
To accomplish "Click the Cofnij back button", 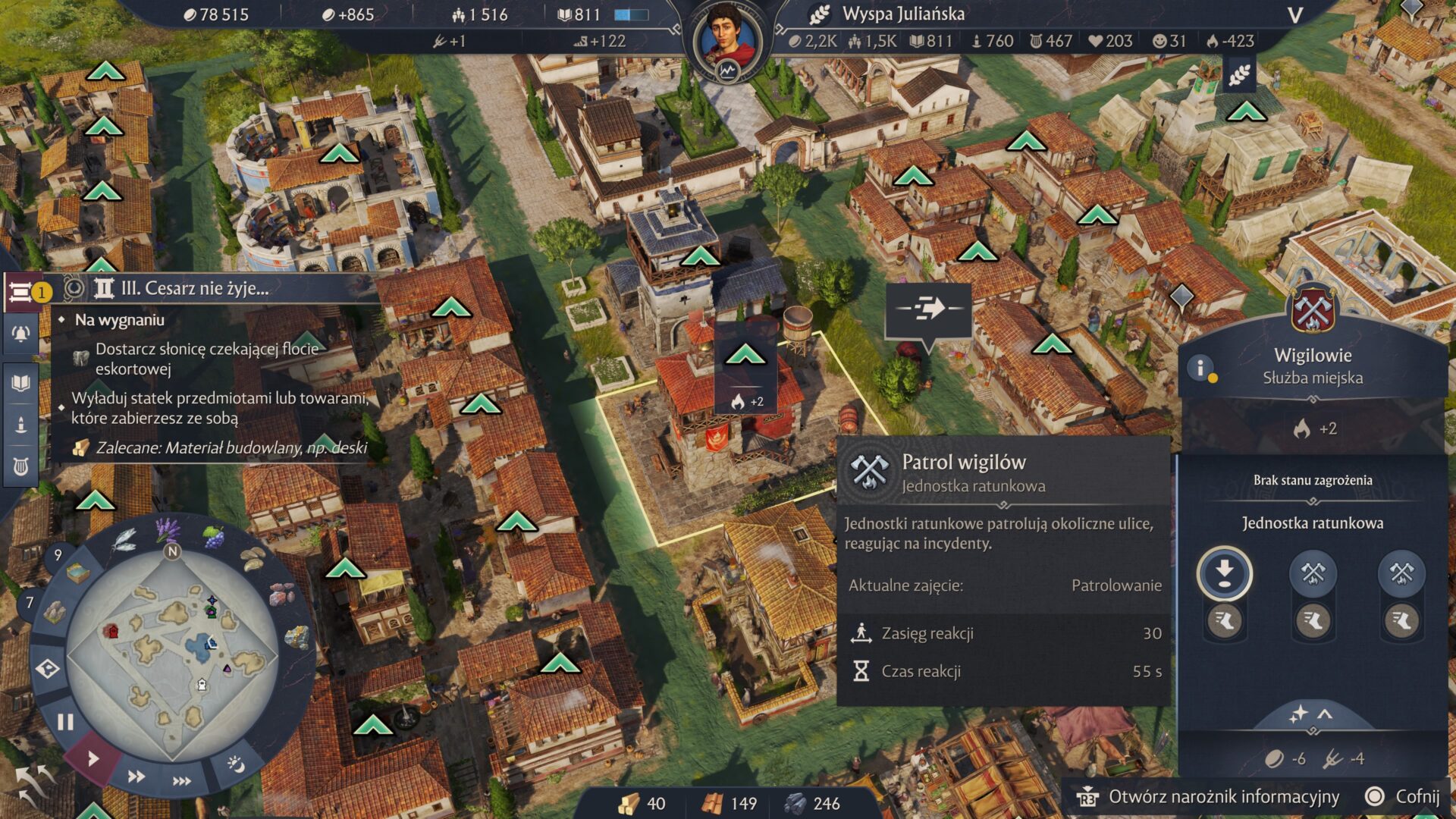I will [1403, 796].
